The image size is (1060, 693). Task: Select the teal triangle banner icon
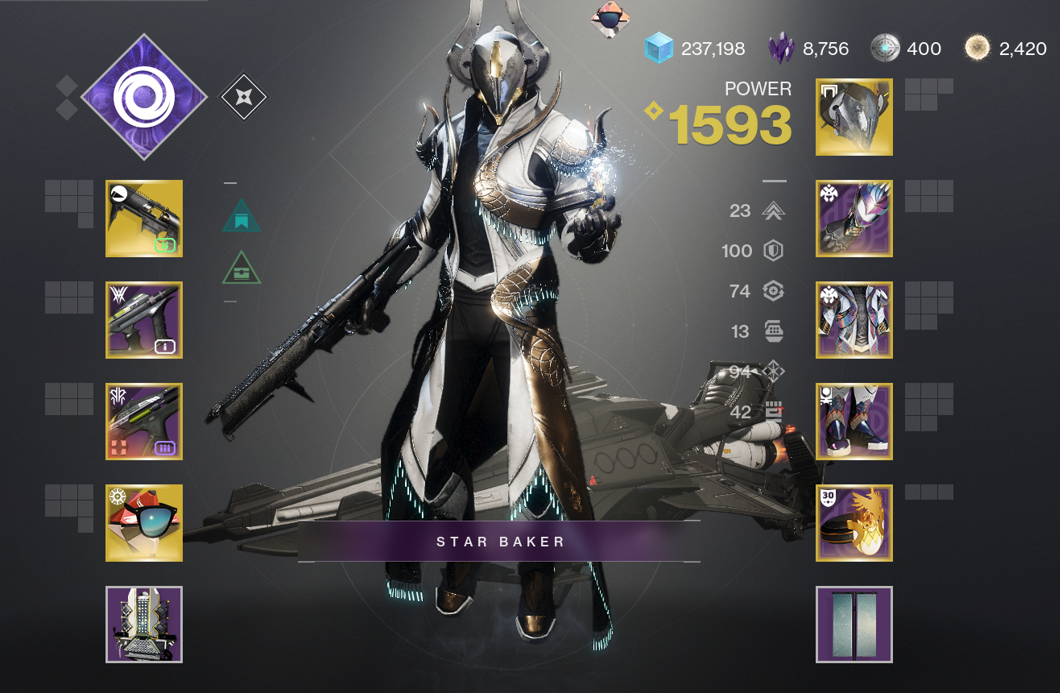[242, 216]
